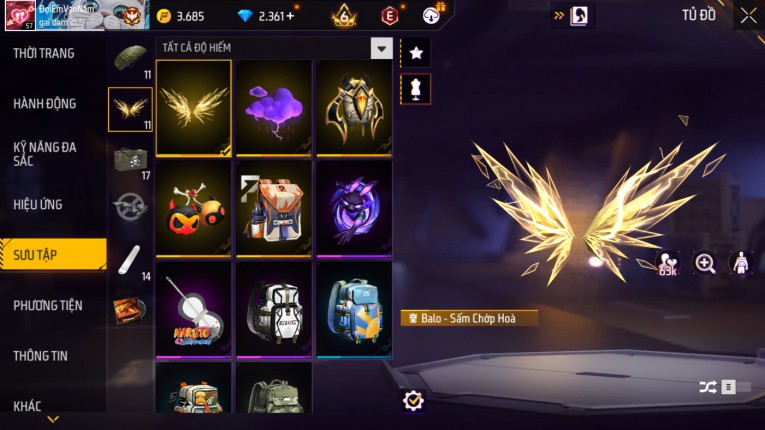Toggle the star favorites filter

coord(415,52)
